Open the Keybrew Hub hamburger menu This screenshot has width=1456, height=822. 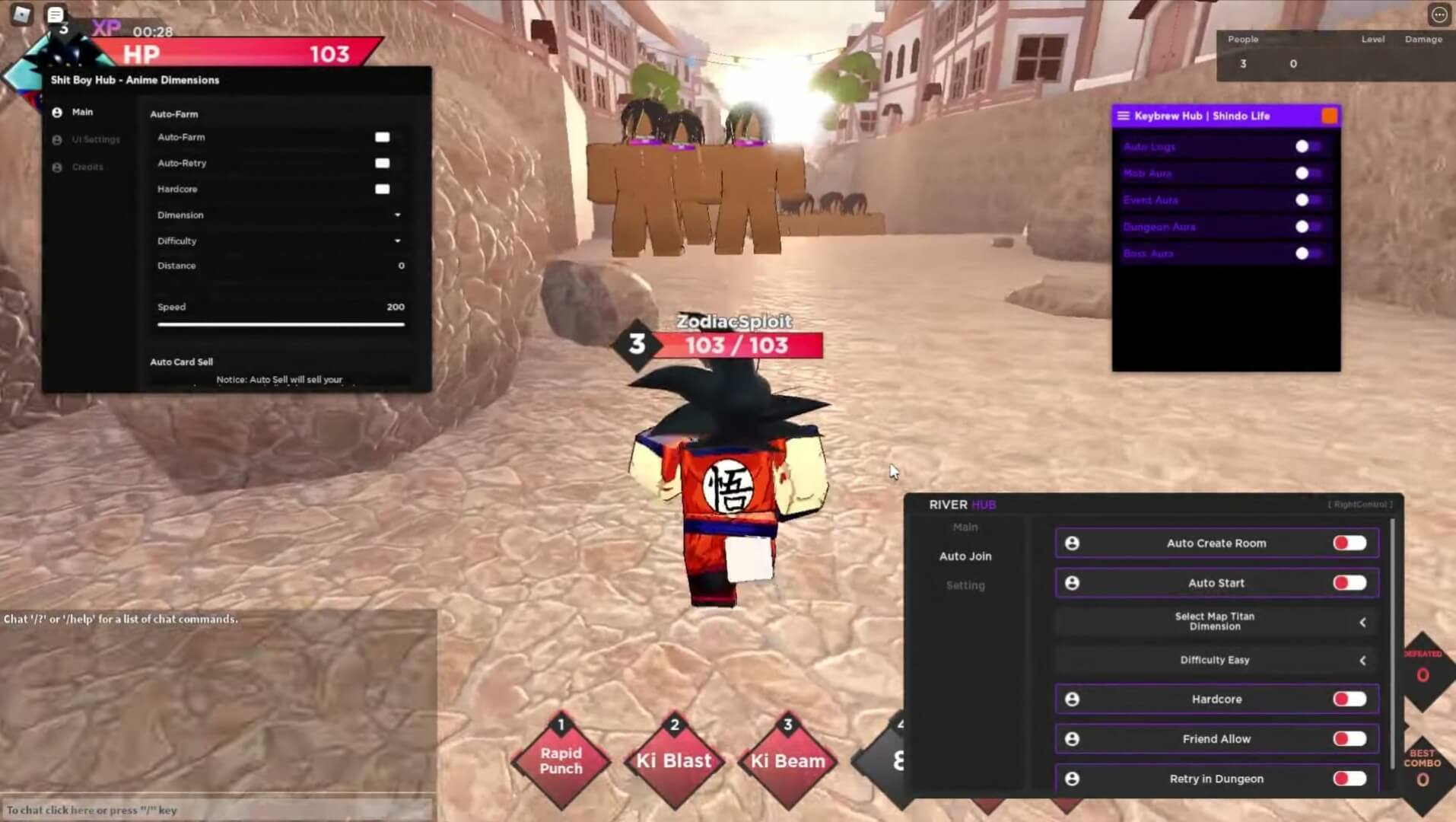tap(1124, 116)
